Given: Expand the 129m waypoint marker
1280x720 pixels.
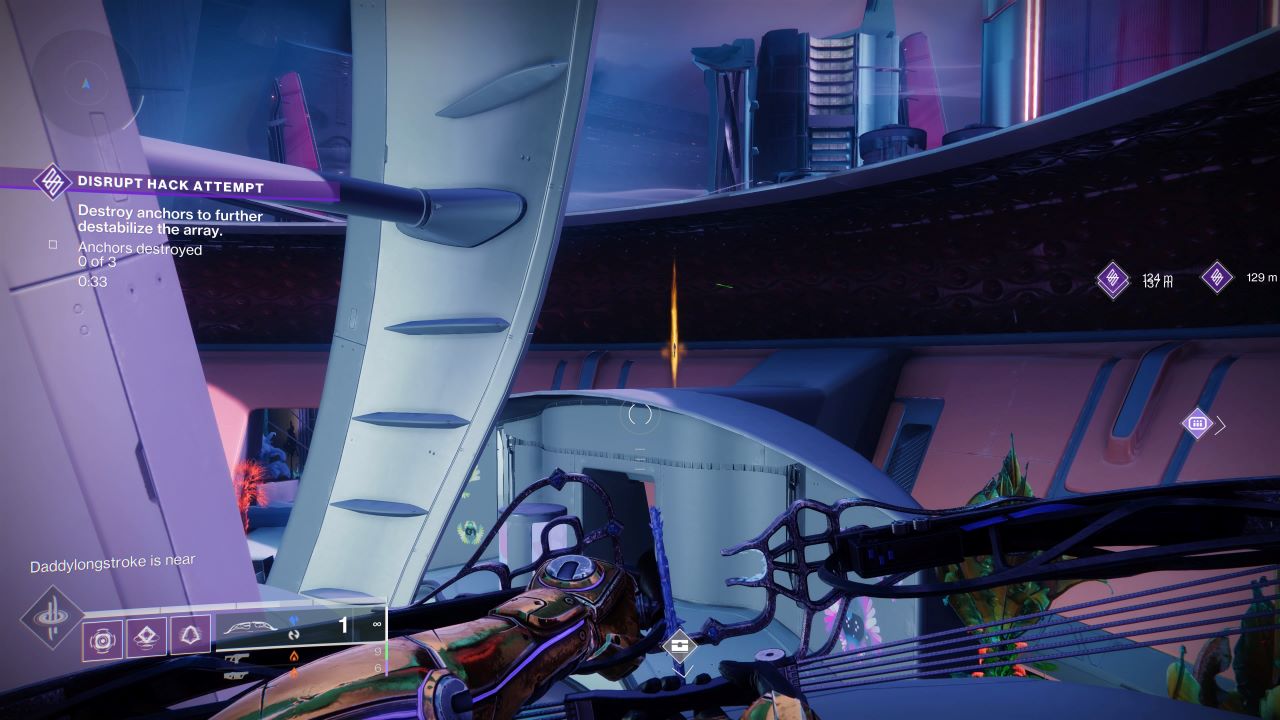Looking at the screenshot, I should tap(1218, 277).
